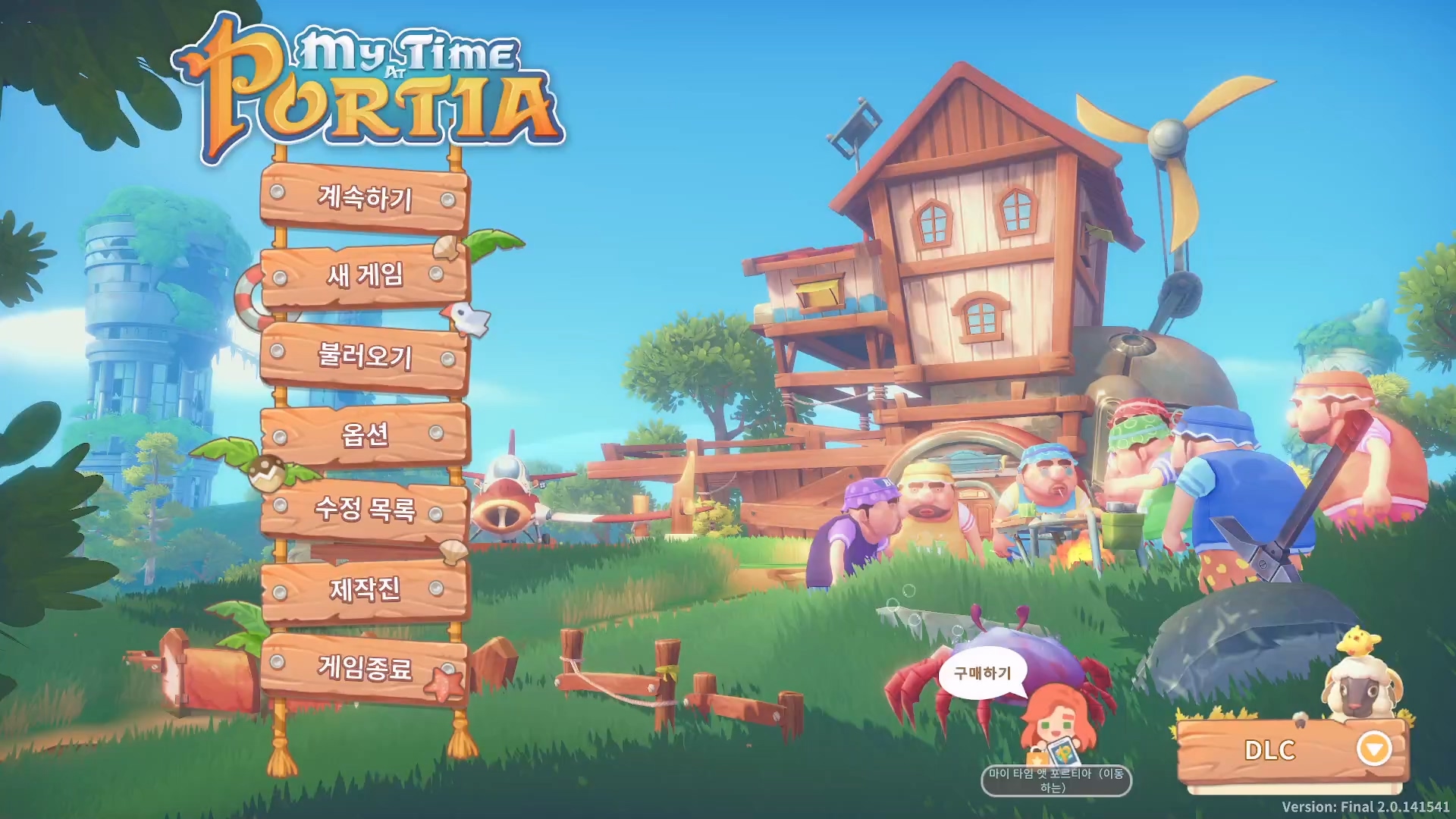Open the 옵션 options menu
Viewport: 1456px width, 819px height.
[364, 435]
